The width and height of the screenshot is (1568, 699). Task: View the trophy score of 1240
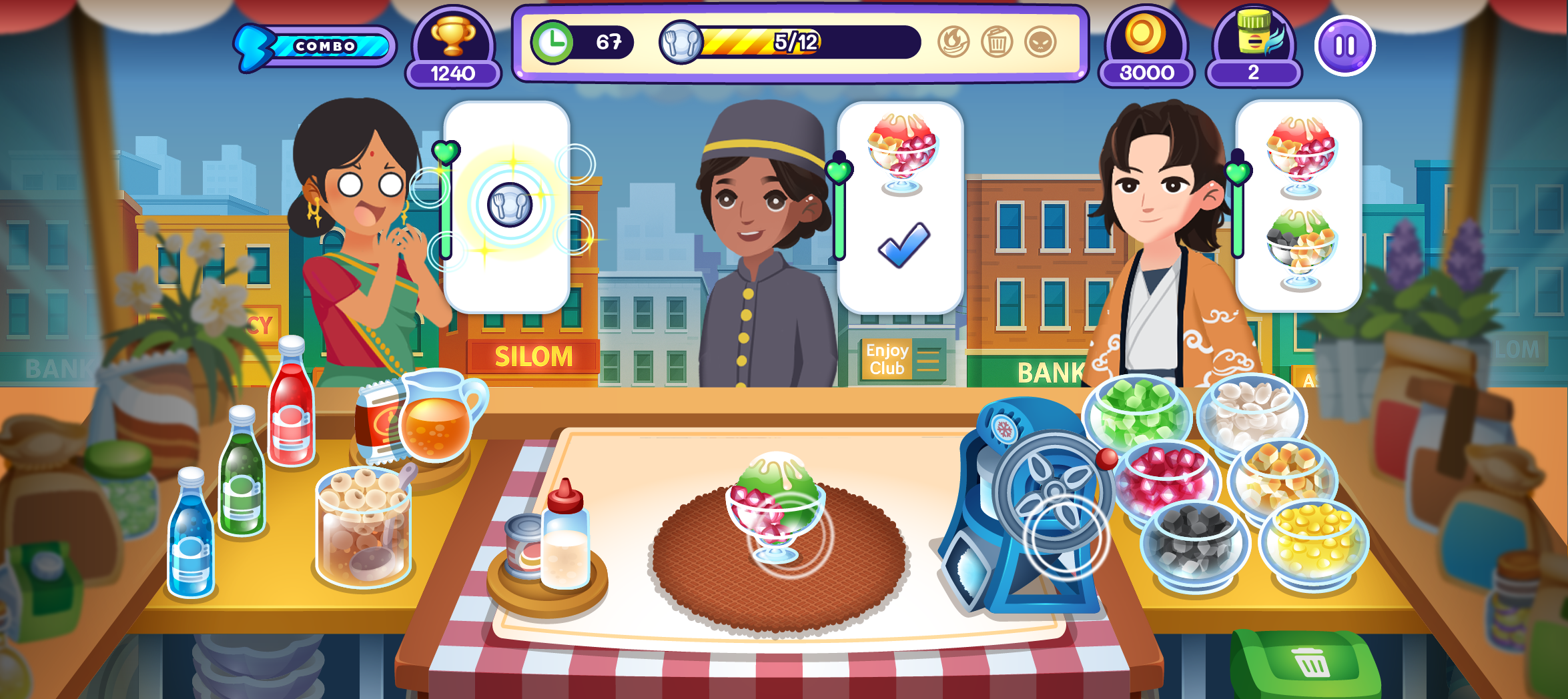[x=453, y=47]
